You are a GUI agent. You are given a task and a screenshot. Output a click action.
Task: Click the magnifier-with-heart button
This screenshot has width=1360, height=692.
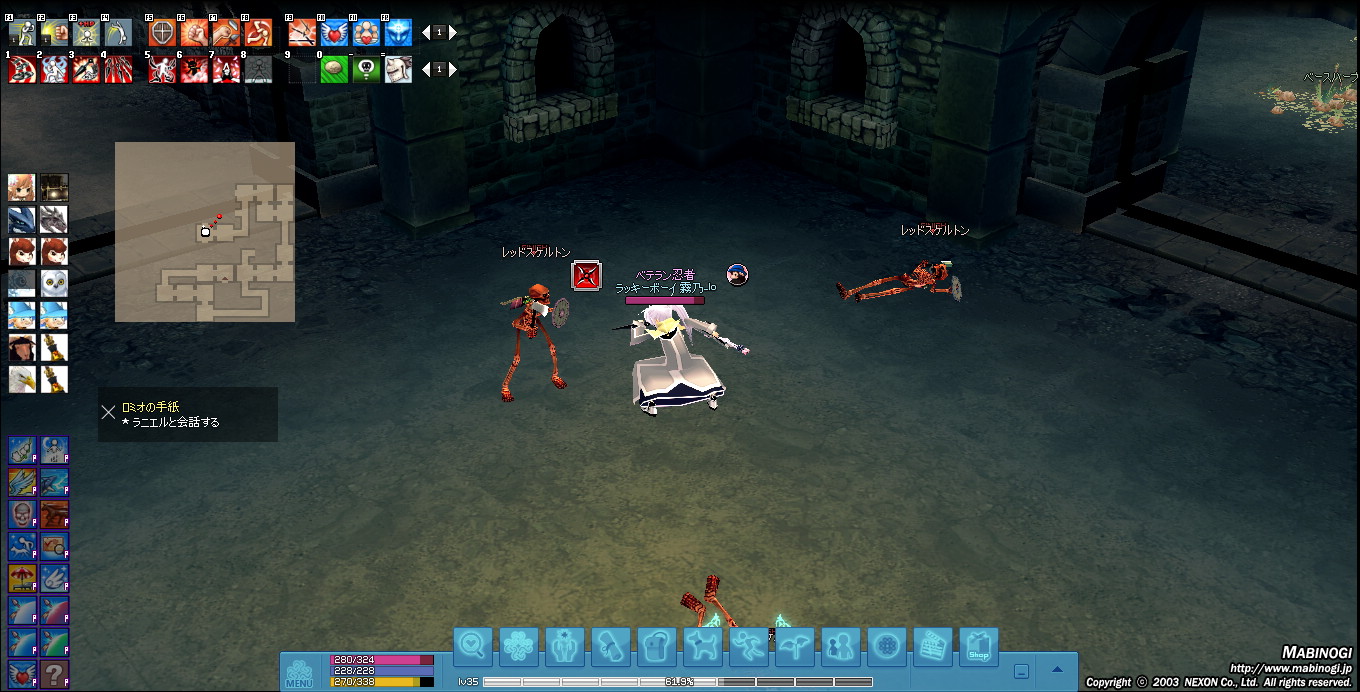point(473,647)
